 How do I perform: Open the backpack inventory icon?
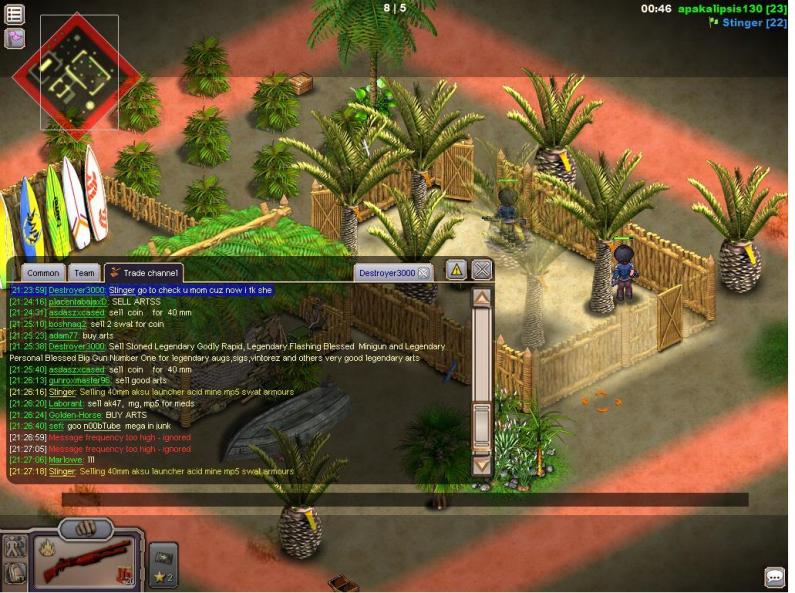(x=15, y=573)
